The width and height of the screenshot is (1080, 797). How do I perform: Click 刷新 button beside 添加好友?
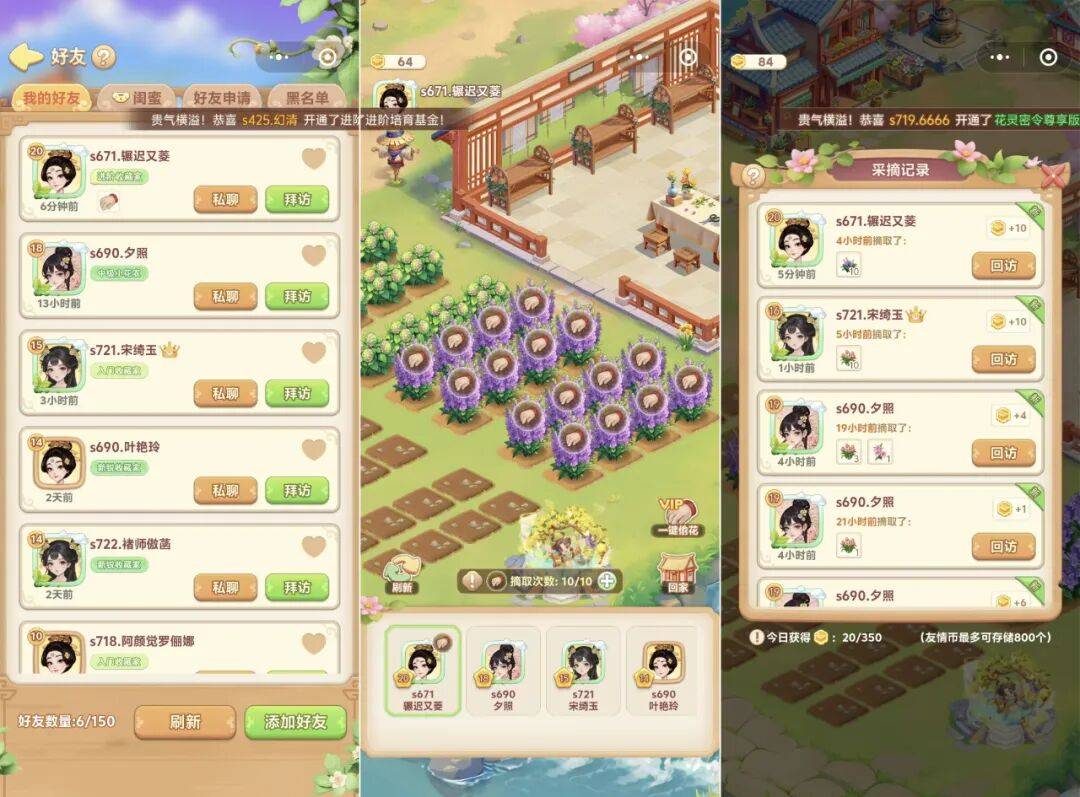tap(185, 722)
